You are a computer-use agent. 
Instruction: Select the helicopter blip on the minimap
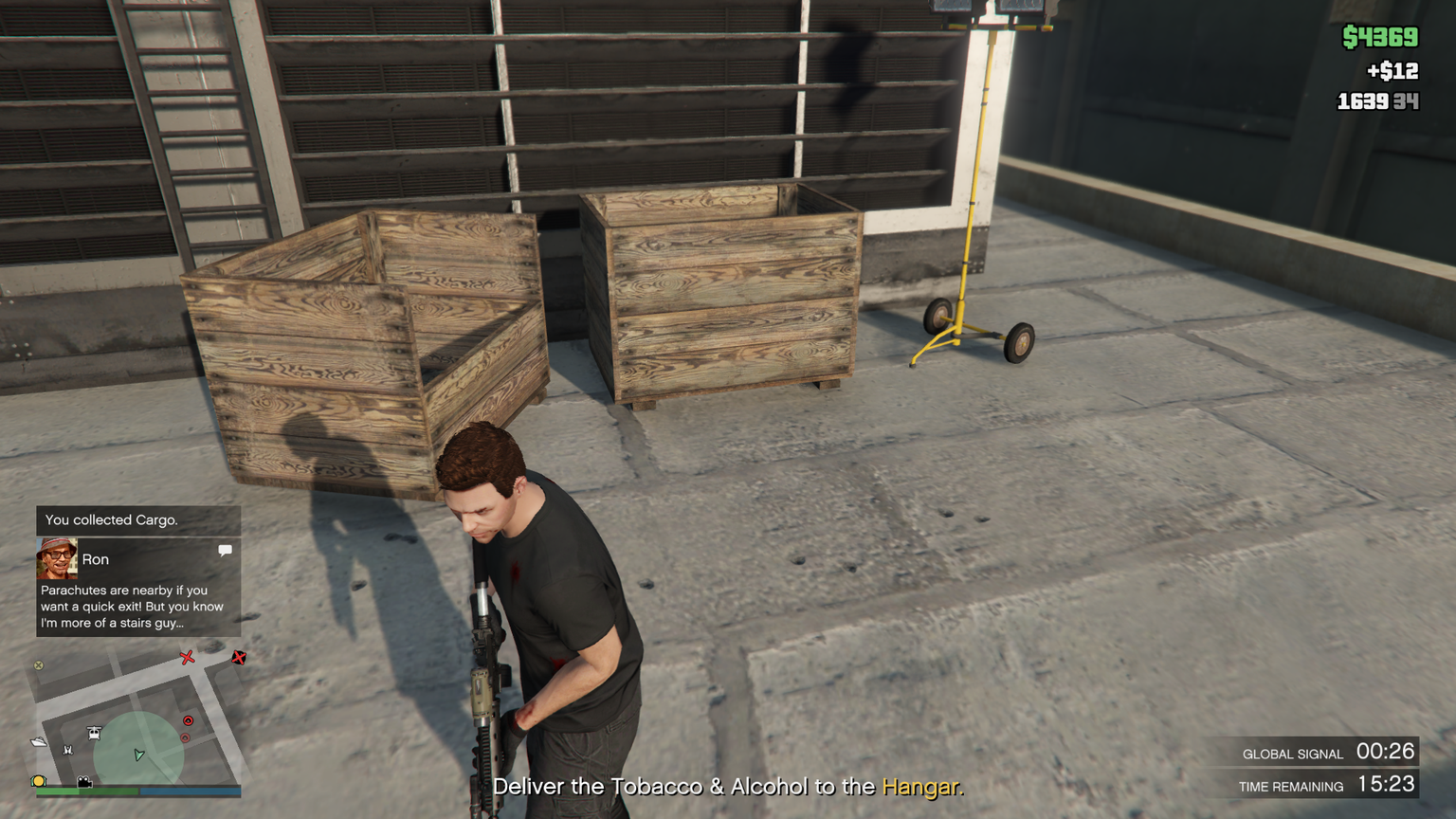(x=94, y=732)
